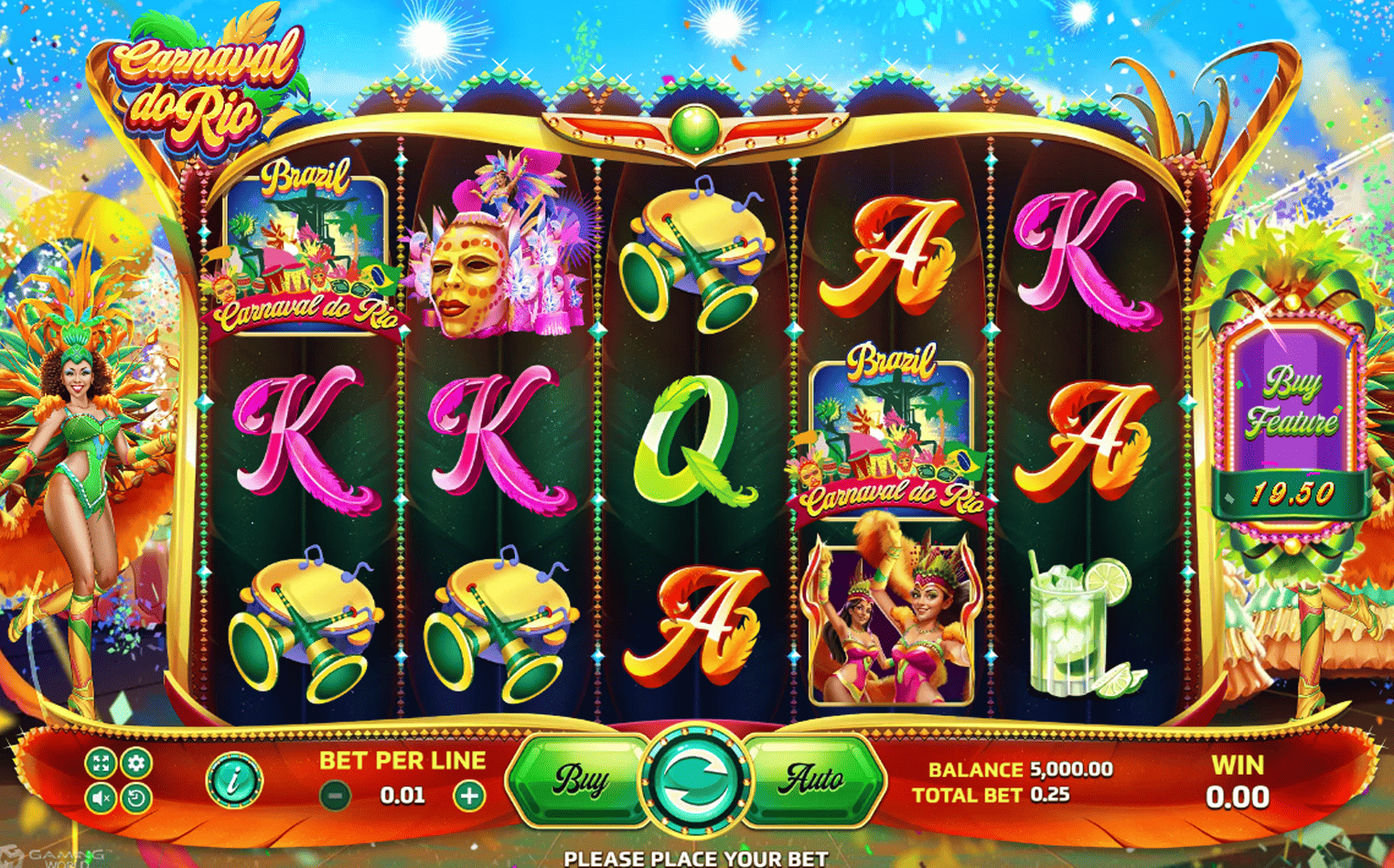Viewport: 1394px width, 868px height.
Task: Toggle the muted sound speaker icon
Action: tap(101, 798)
